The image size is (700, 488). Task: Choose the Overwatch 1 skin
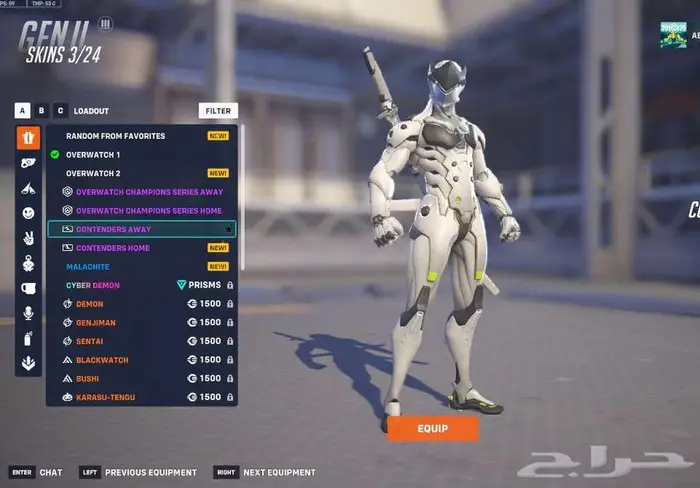[93, 155]
